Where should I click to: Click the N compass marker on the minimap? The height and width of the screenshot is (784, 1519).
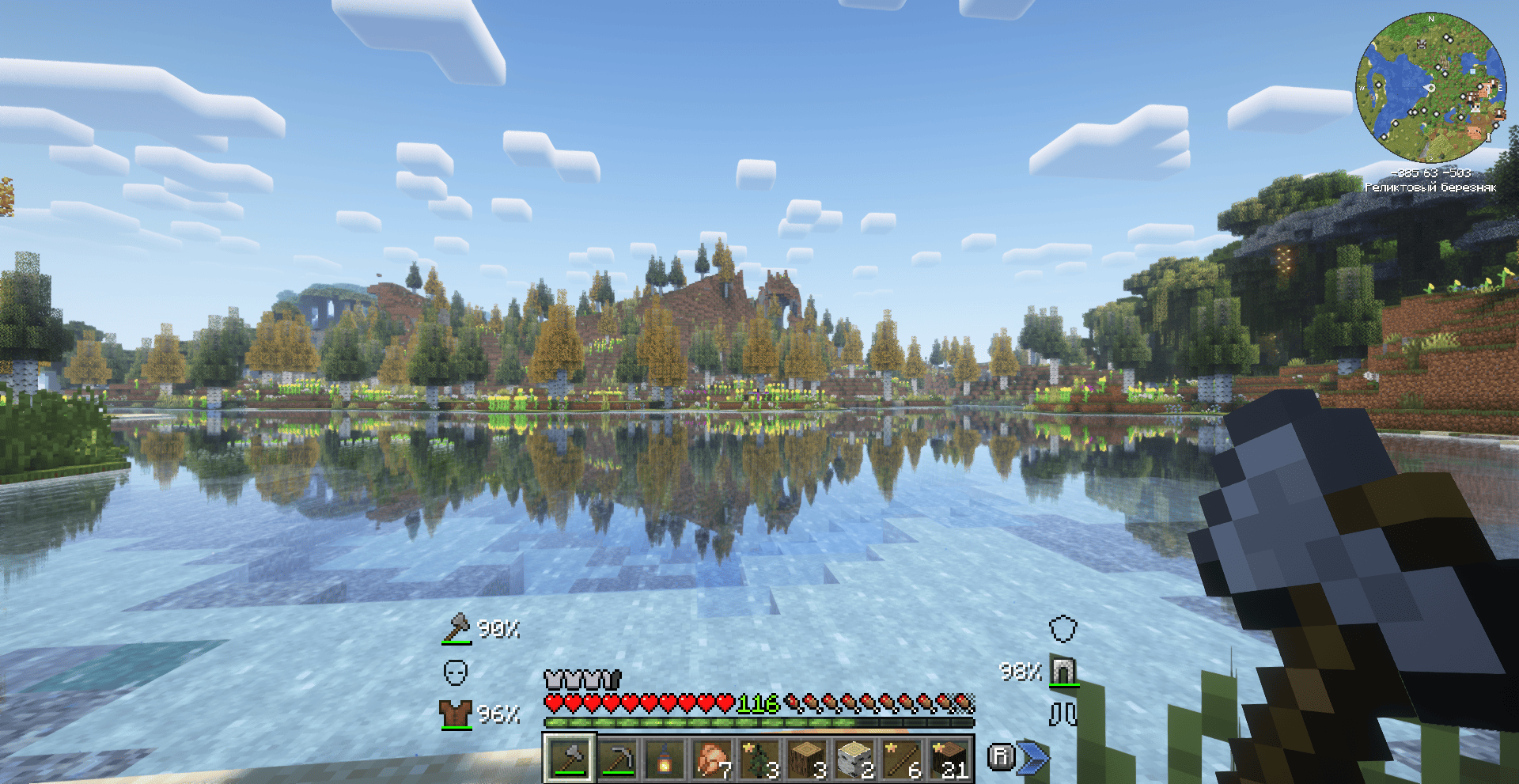pyautogui.click(x=1430, y=19)
